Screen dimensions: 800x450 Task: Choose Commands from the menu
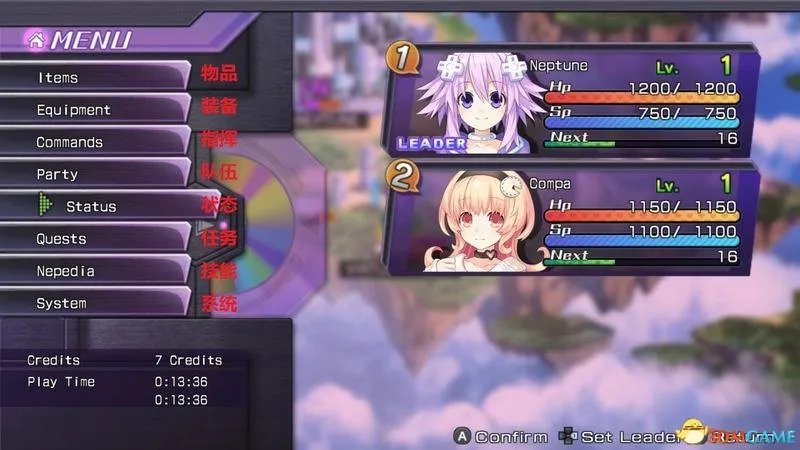95,142
